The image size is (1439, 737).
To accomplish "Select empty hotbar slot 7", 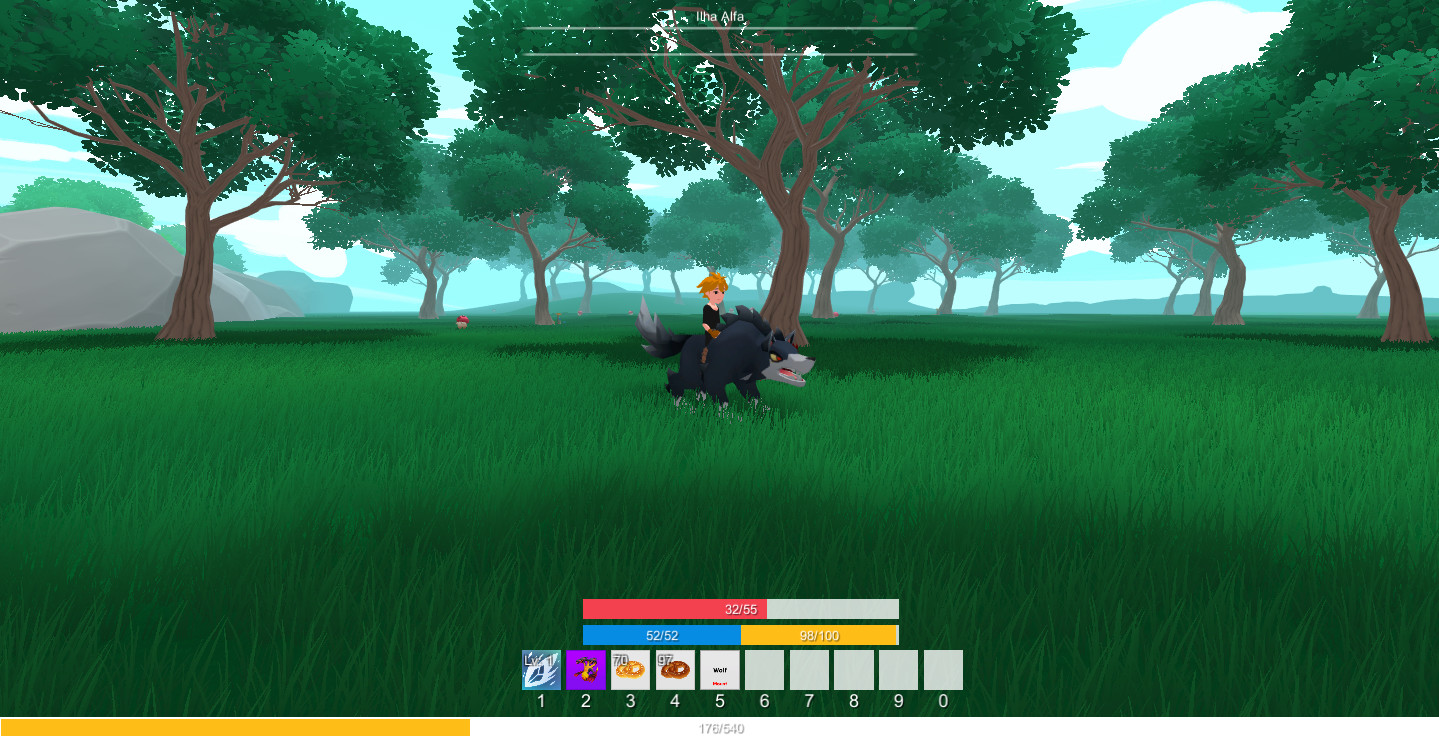I will 809,670.
